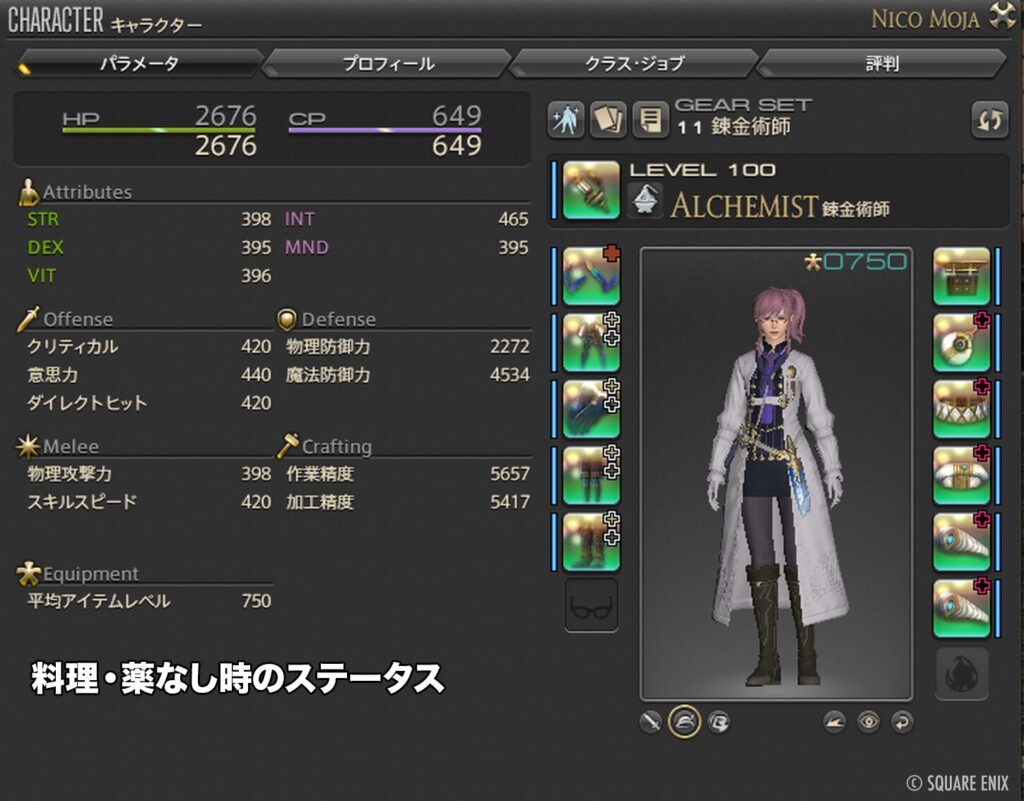Click the empty glasses facewear slot
The width and height of the screenshot is (1024, 801).
click(x=591, y=606)
